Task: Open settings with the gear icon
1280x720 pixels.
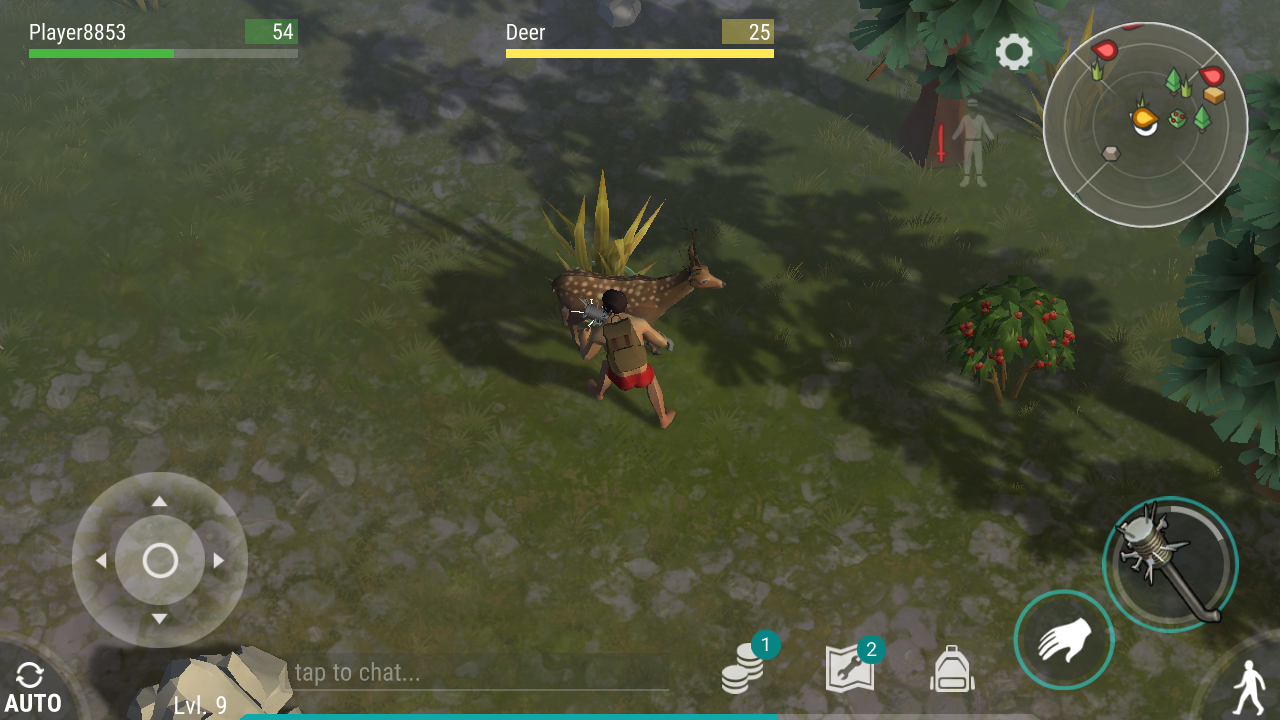Action: (1014, 52)
